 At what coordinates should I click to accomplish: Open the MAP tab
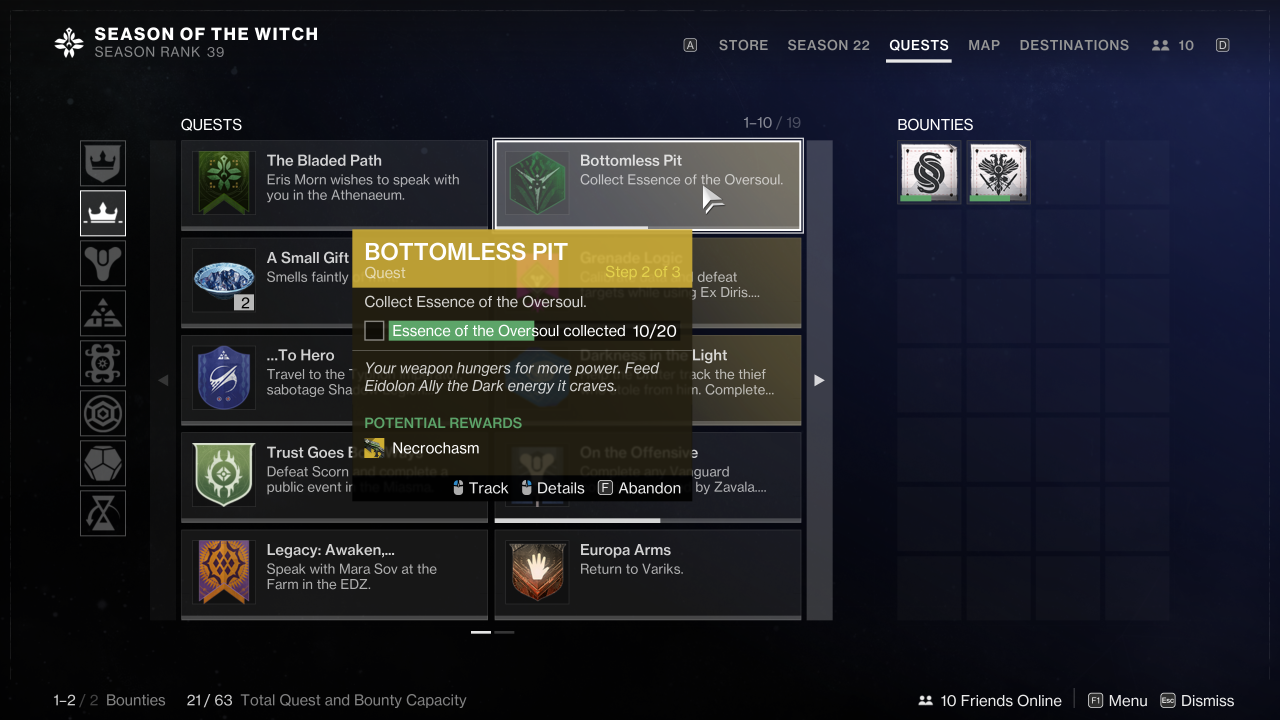pyautogui.click(x=984, y=45)
